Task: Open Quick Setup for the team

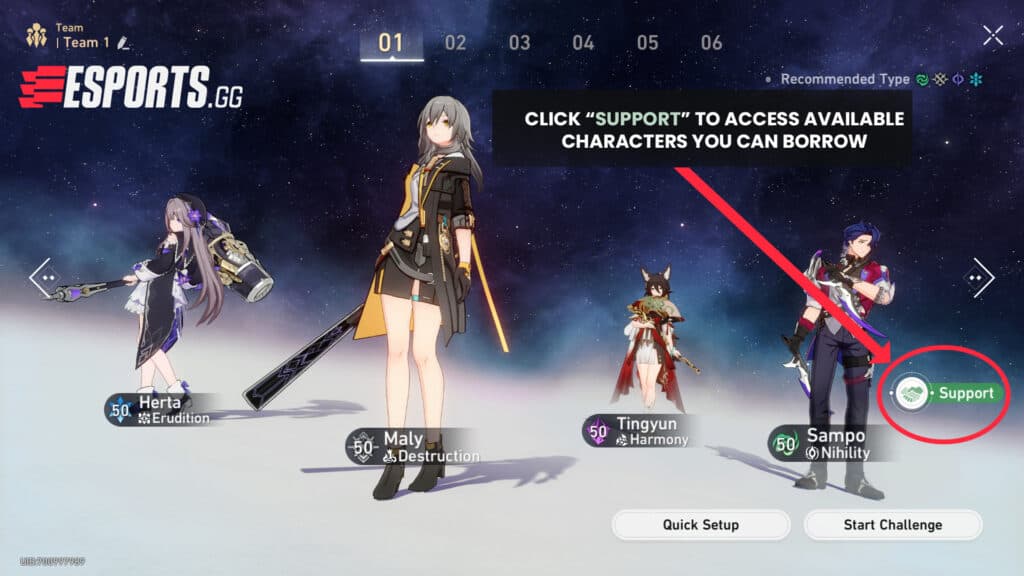Action: pos(700,524)
